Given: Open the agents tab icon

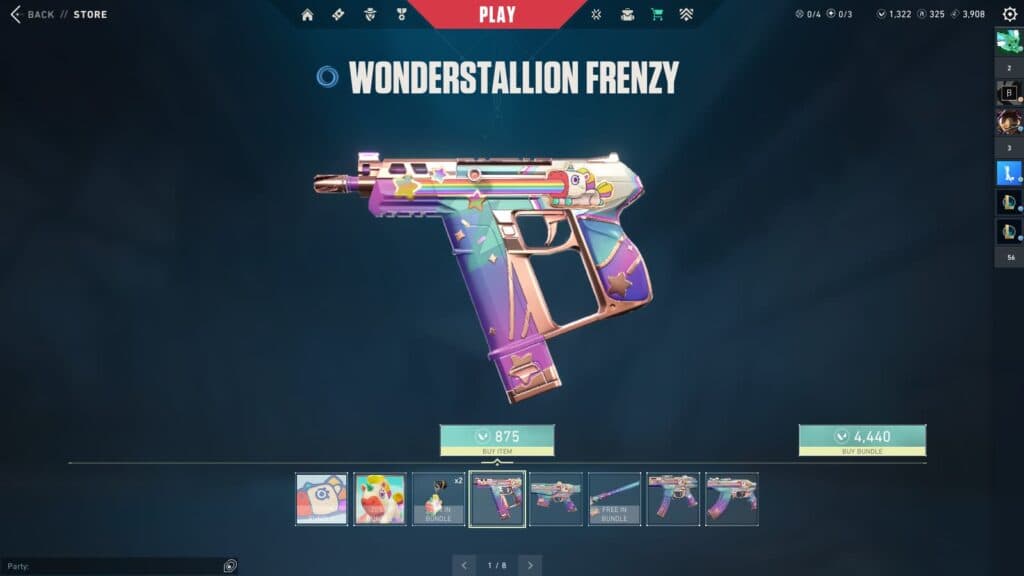Looking at the screenshot, I should [x=370, y=15].
